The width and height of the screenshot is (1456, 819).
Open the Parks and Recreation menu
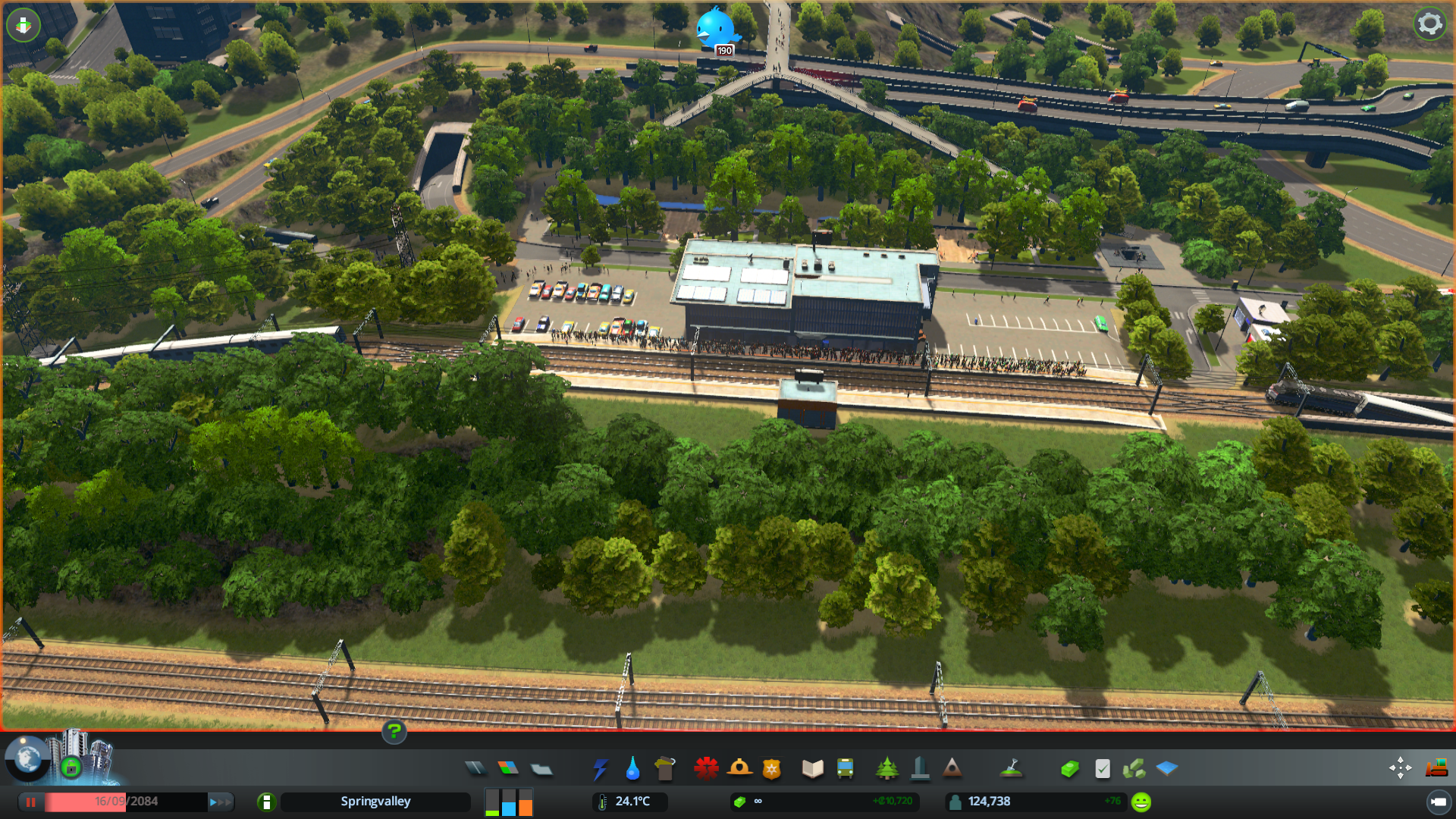887,768
